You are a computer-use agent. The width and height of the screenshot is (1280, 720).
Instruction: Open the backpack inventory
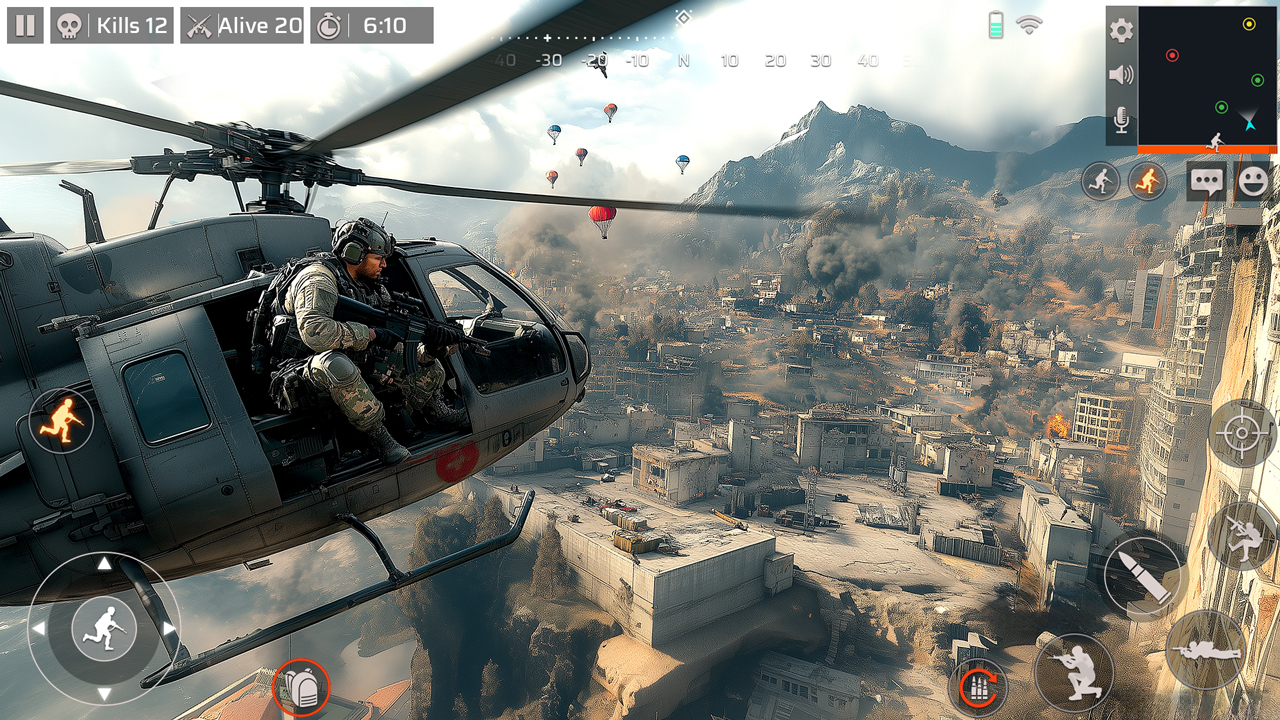click(x=301, y=688)
